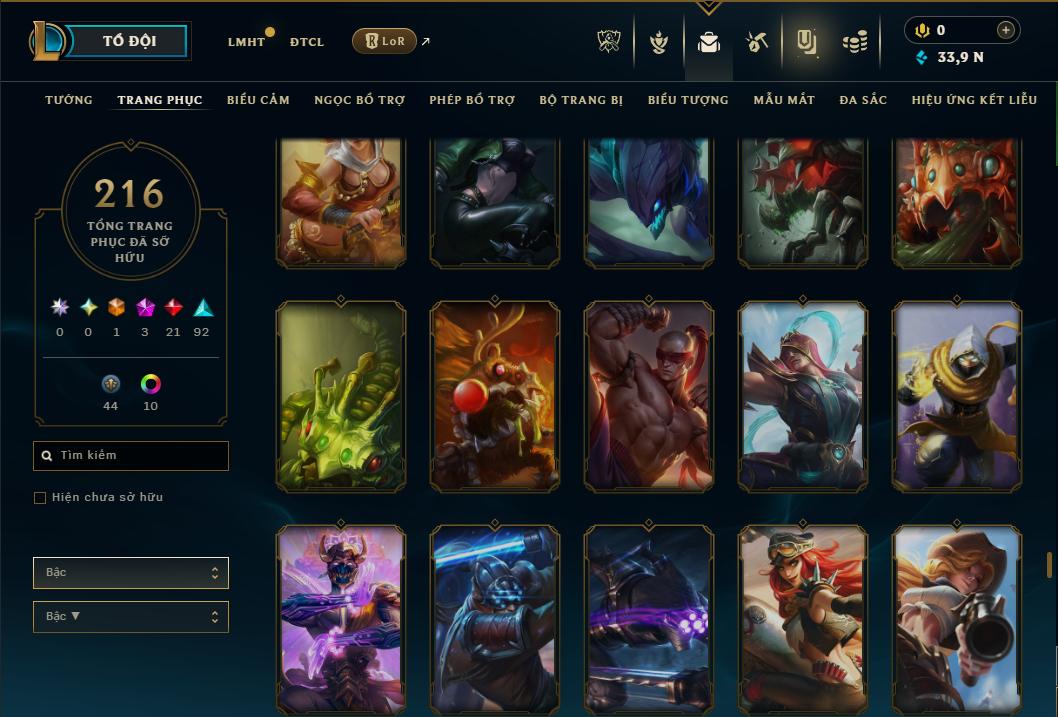Toggle the Hiện chưa sở hữu checkbox
Screen dimensions: 1058x717
click(x=40, y=498)
